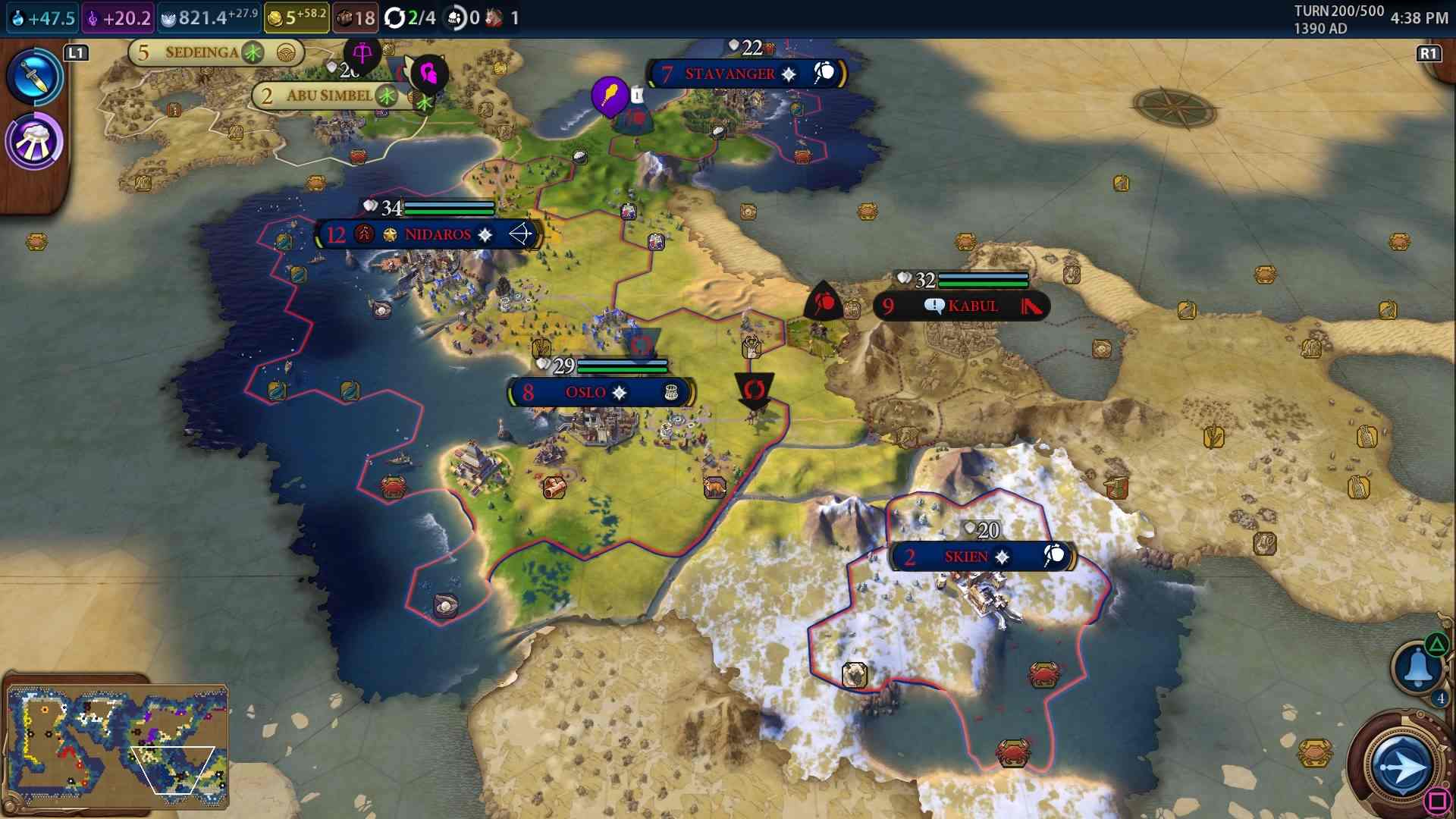View the trade routes counter
This screenshot has height=819, width=1456.
click(409, 17)
